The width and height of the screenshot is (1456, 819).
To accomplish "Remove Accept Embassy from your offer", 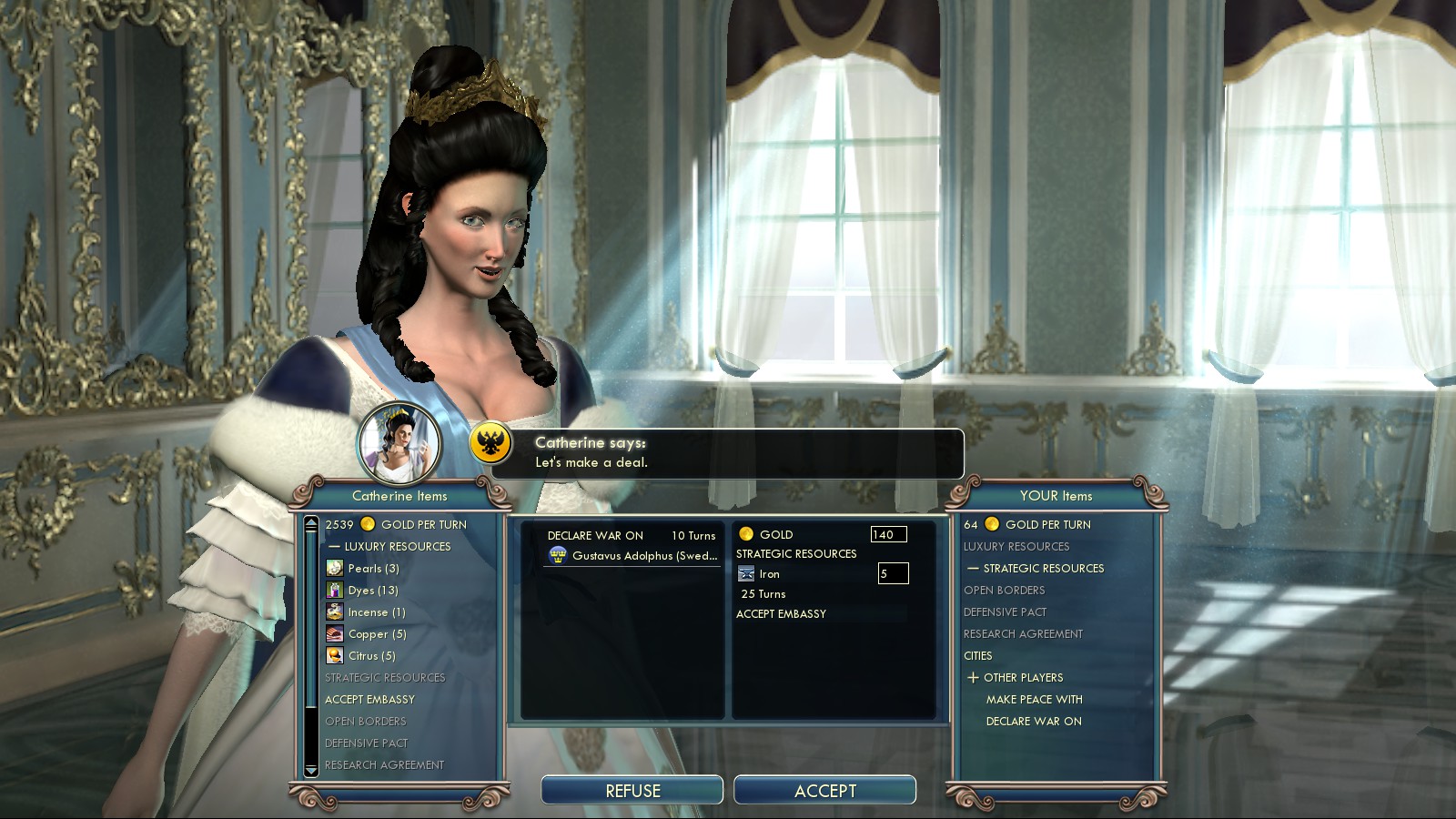I will point(781,614).
